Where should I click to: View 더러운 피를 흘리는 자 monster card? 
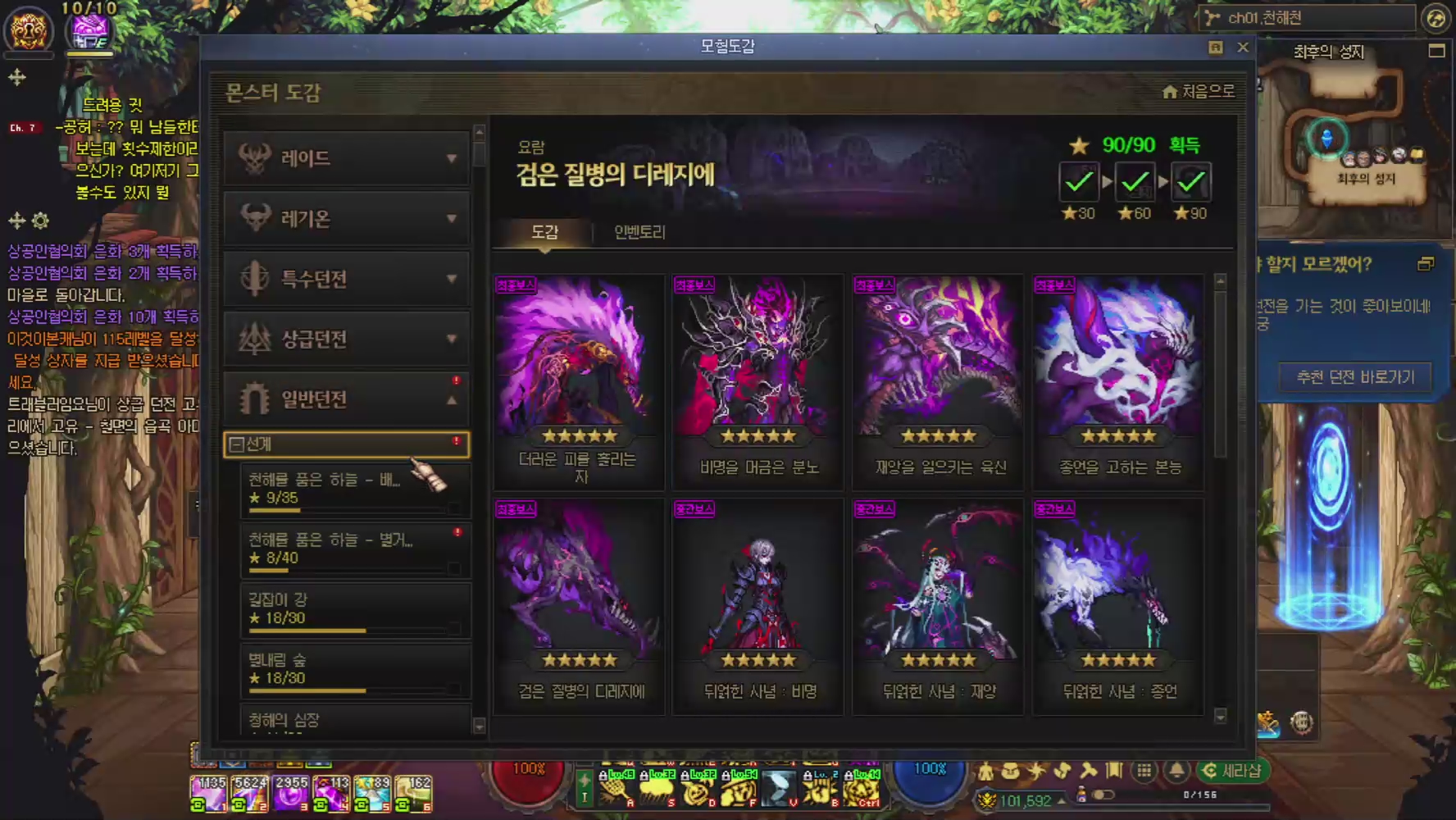[579, 381]
